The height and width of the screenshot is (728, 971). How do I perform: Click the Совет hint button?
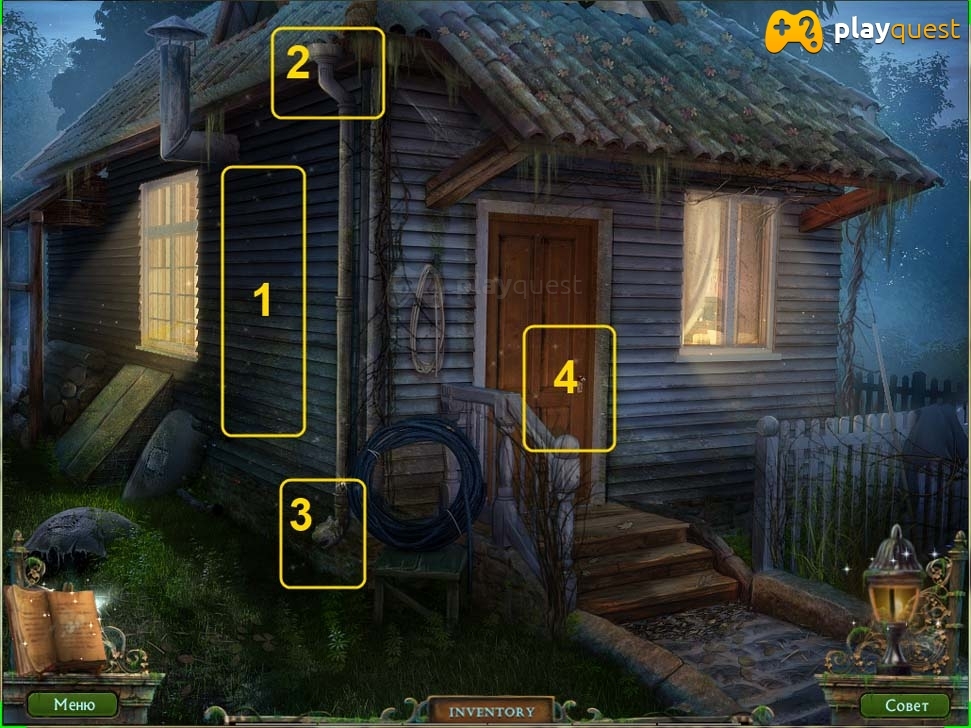906,705
